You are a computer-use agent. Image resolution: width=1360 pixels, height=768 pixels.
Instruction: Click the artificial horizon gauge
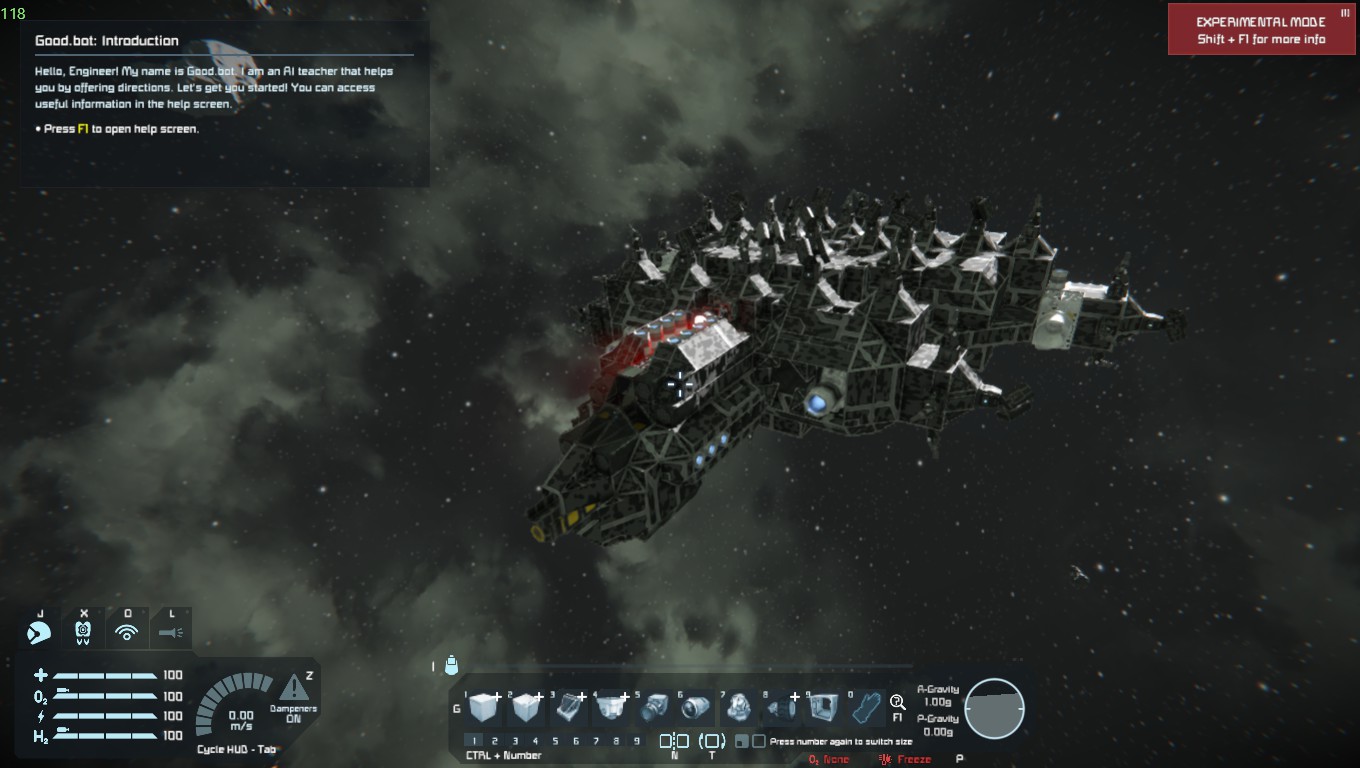point(994,708)
